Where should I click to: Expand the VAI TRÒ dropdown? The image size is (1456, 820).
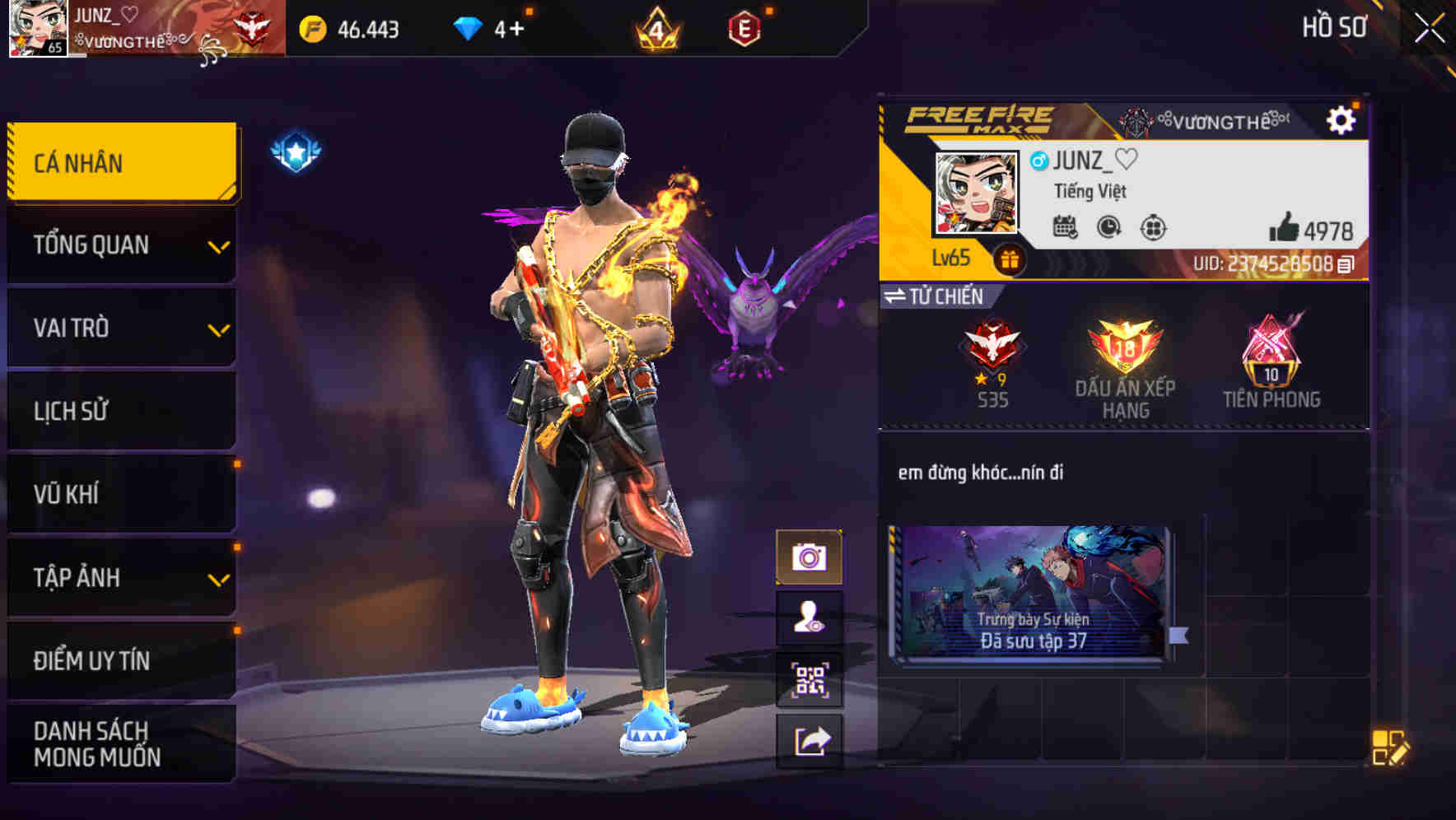(x=121, y=328)
